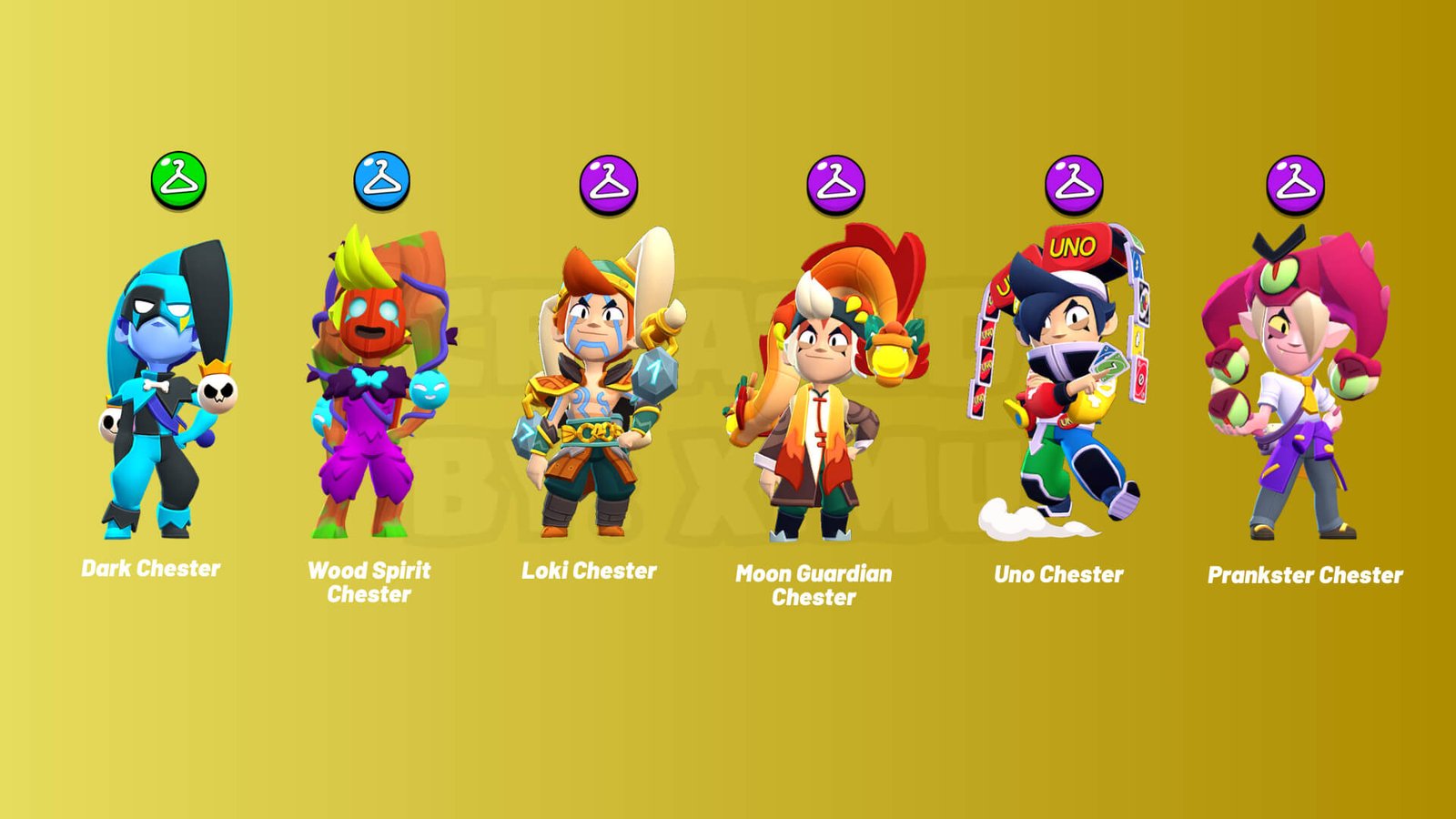Click the purple hanger icon above Loki Chester
The image size is (1456, 819).
pos(608,185)
